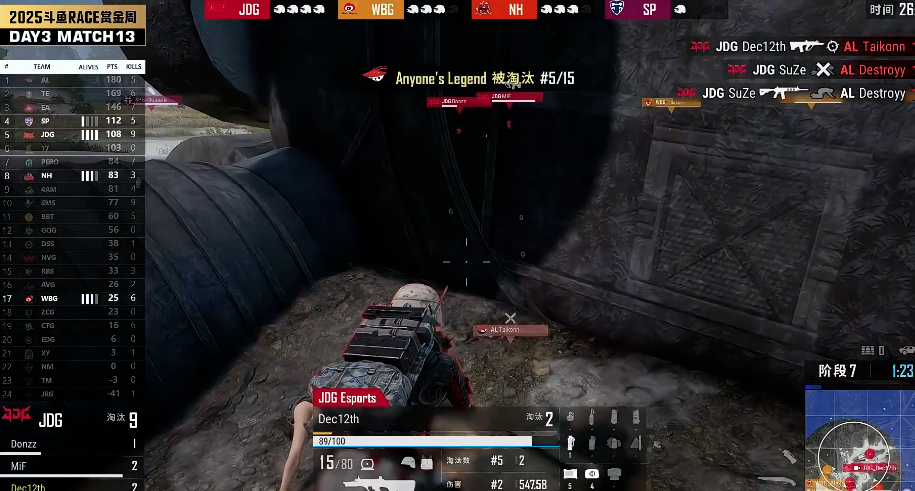Click the JDG logo above the roster
The width and height of the screenshot is (915, 491).
[x=16, y=416]
